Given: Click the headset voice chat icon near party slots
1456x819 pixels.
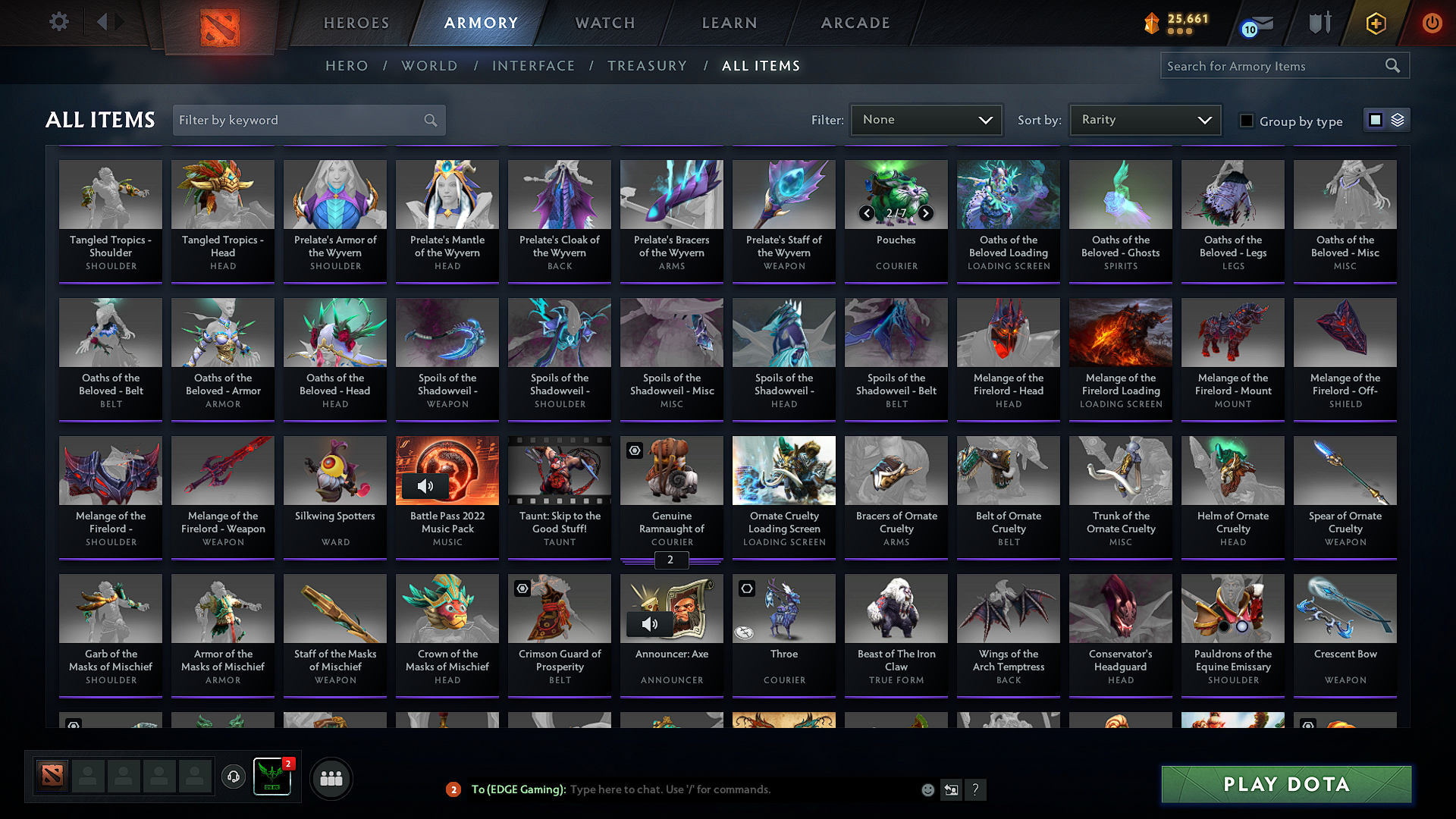Looking at the screenshot, I should pos(233,777).
